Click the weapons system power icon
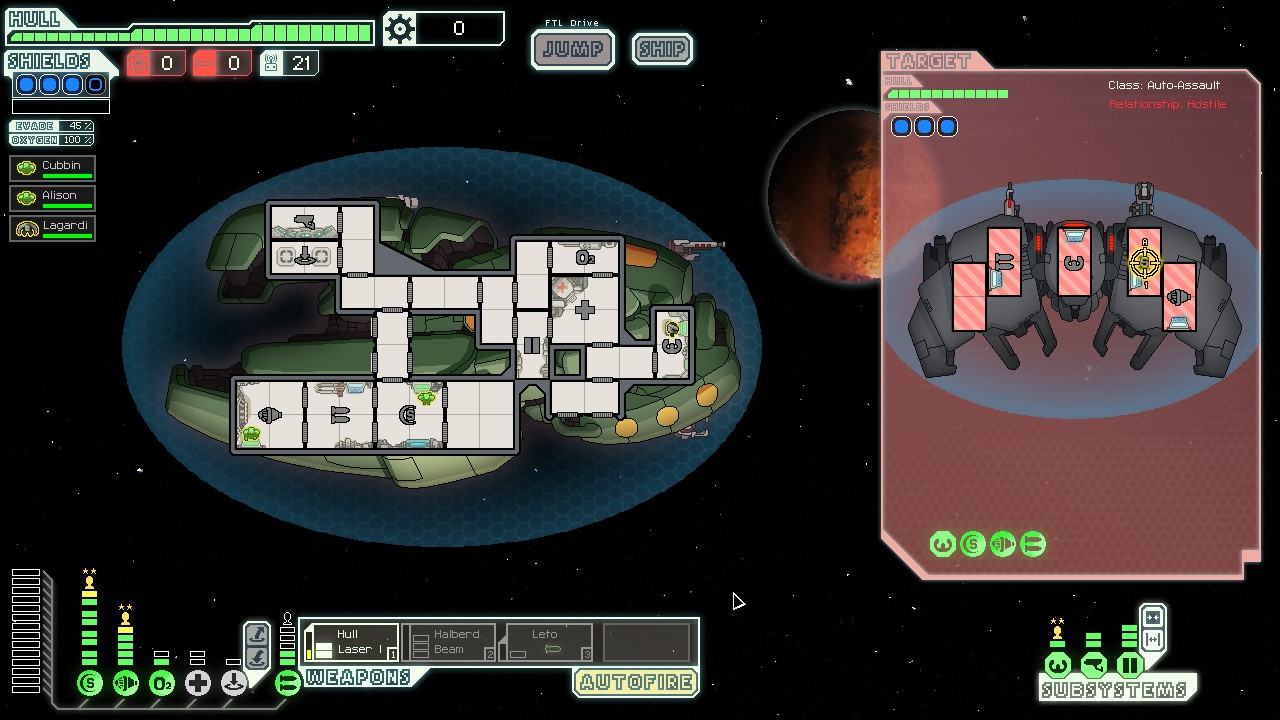 point(287,684)
